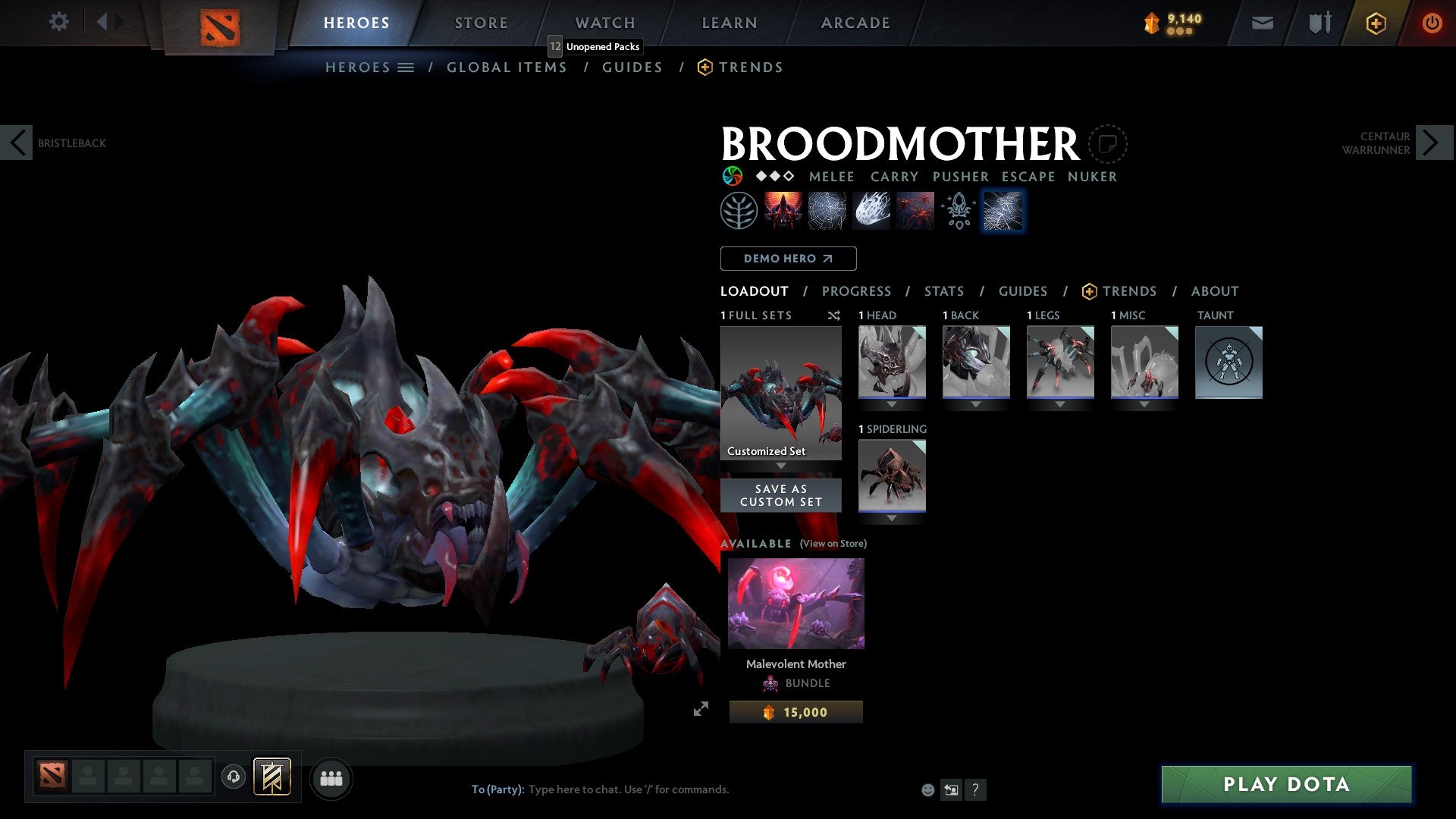Open the STATS tab for Broodmother
The image size is (1456, 819).
click(x=944, y=291)
